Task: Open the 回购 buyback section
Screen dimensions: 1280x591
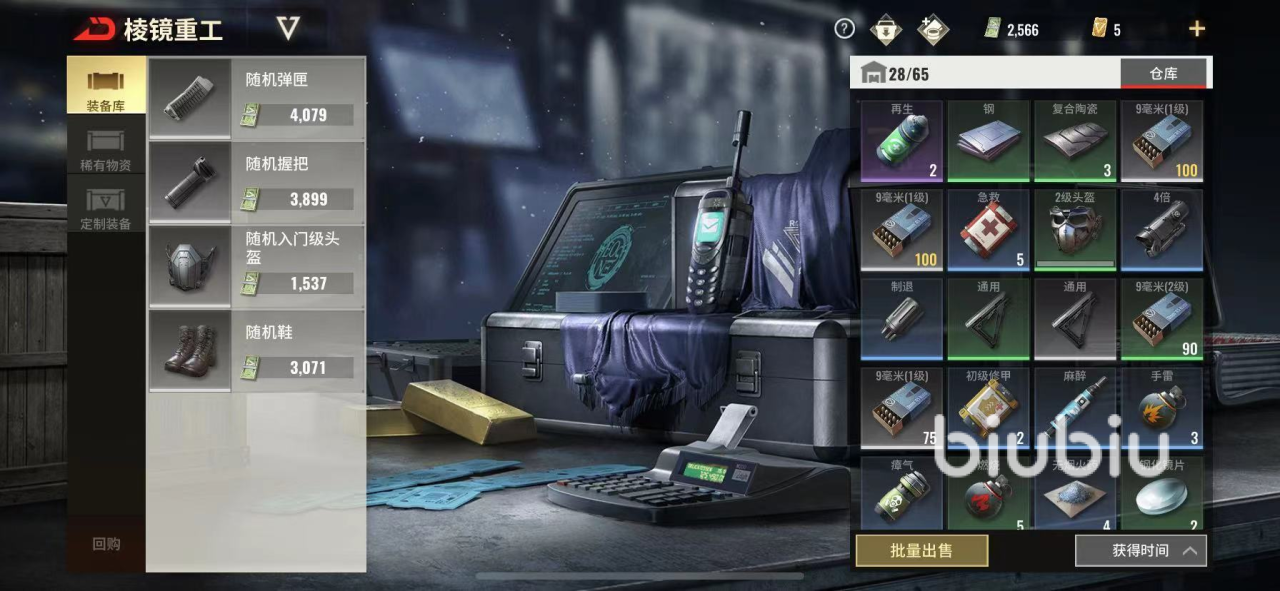Action: coord(106,544)
